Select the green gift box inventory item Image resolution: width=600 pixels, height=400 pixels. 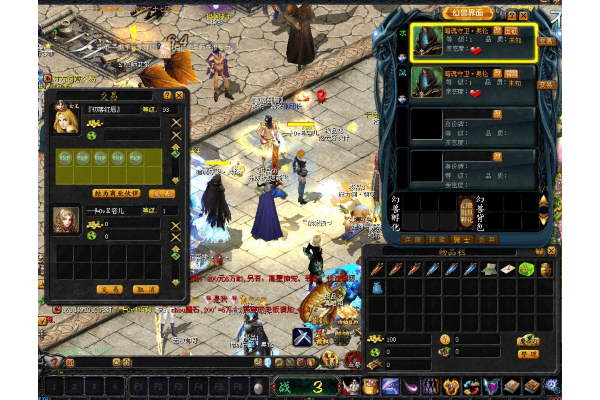tap(526, 270)
